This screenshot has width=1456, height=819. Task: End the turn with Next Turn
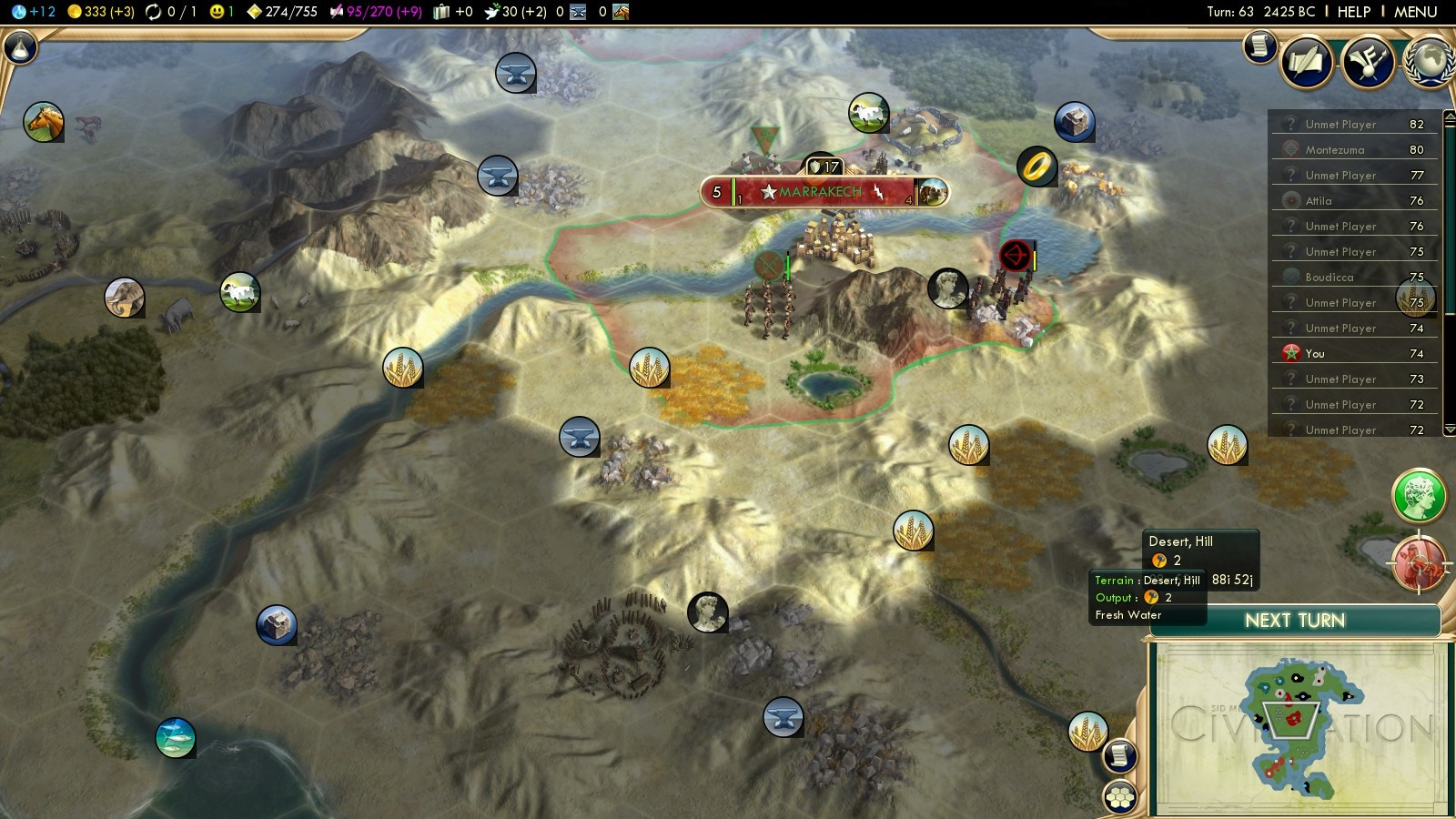click(1294, 621)
